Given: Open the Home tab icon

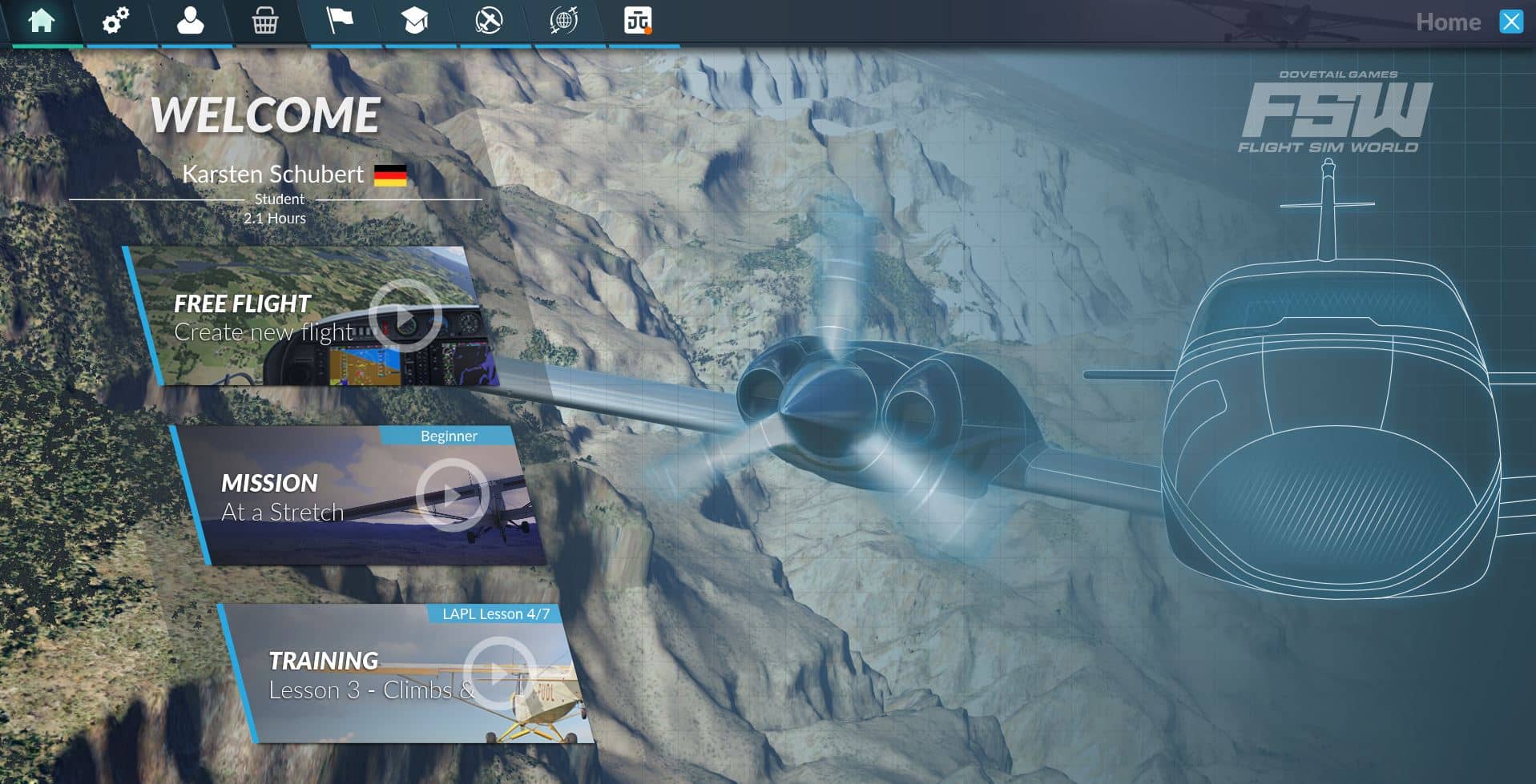Looking at the screenshot, I should 41,21.
